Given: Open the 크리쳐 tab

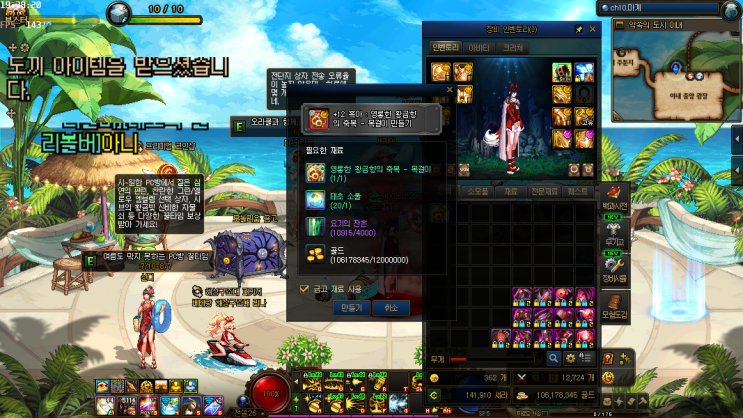Looking at the screenshot, I should [513, 47].
